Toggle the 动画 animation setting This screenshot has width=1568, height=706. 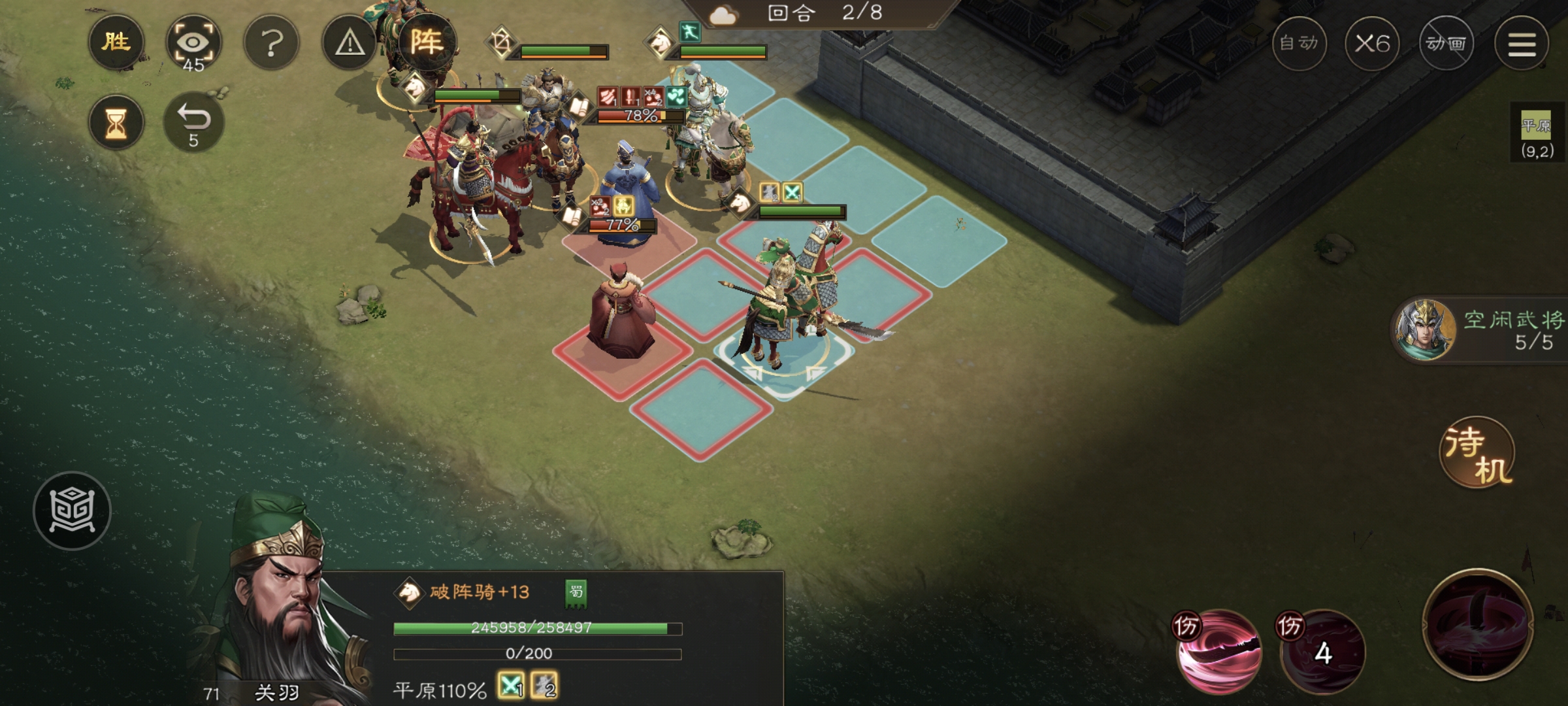pyautogui.click(x=1446, y=44)
